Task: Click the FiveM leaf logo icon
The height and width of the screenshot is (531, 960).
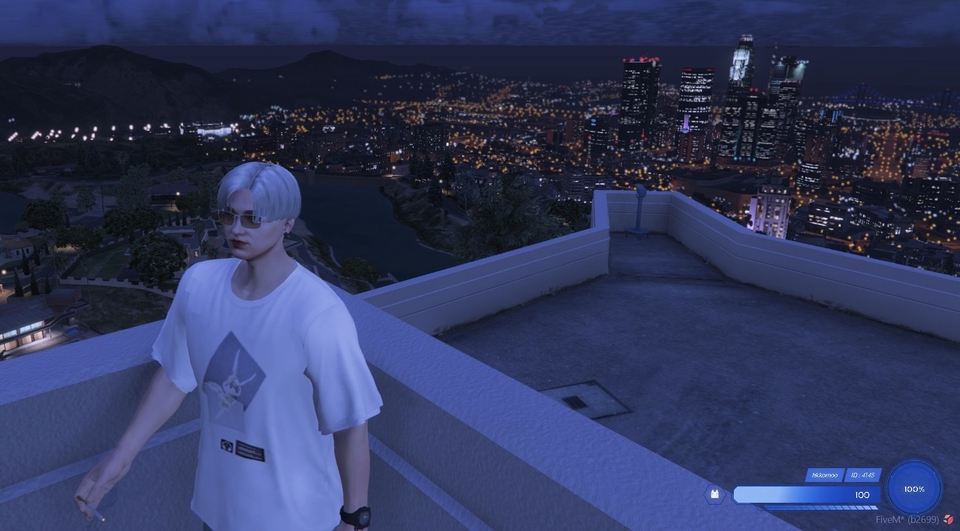Action: [x=948, y=520]
